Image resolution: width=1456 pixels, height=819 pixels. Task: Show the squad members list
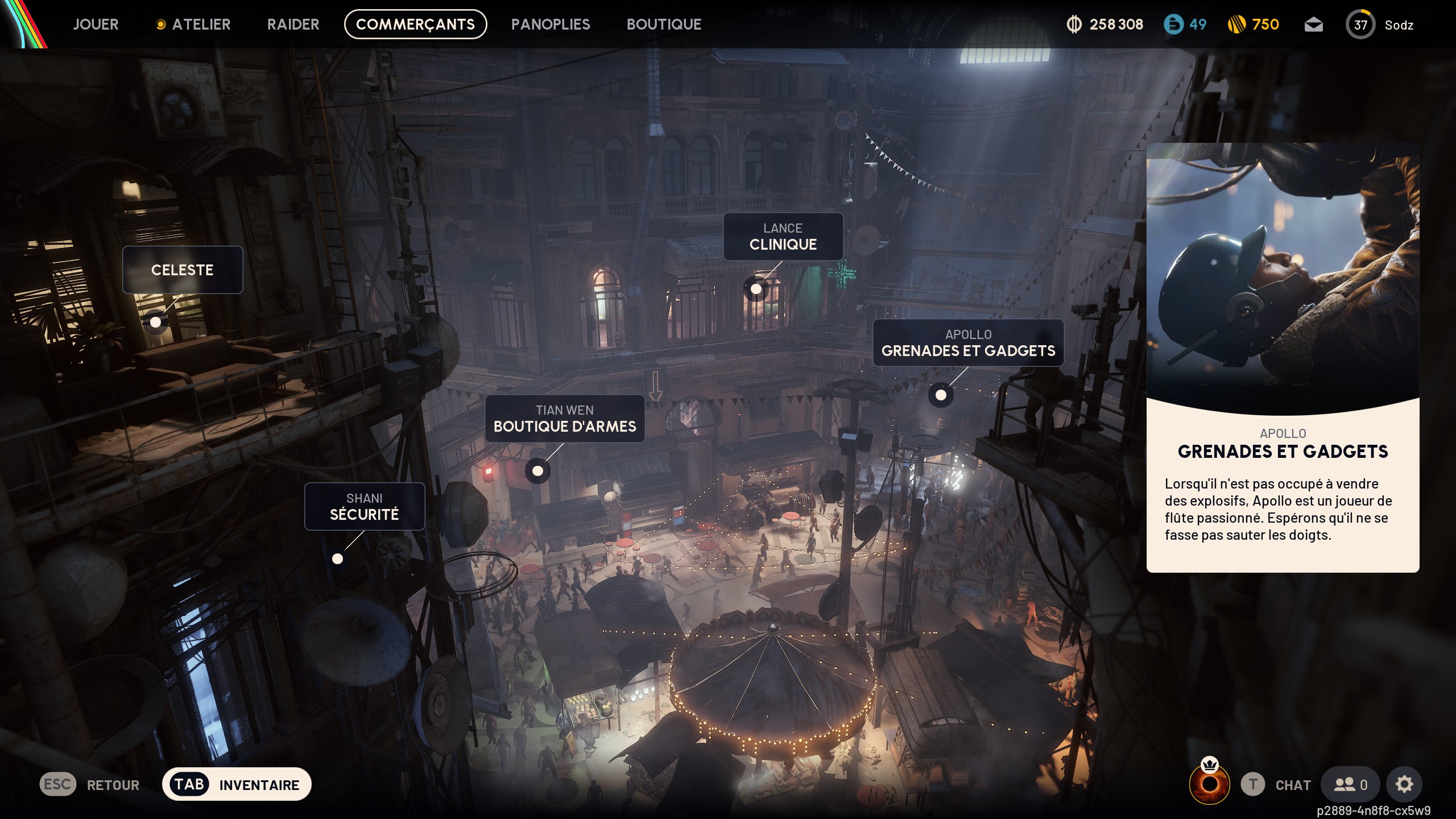point(1350,785)
